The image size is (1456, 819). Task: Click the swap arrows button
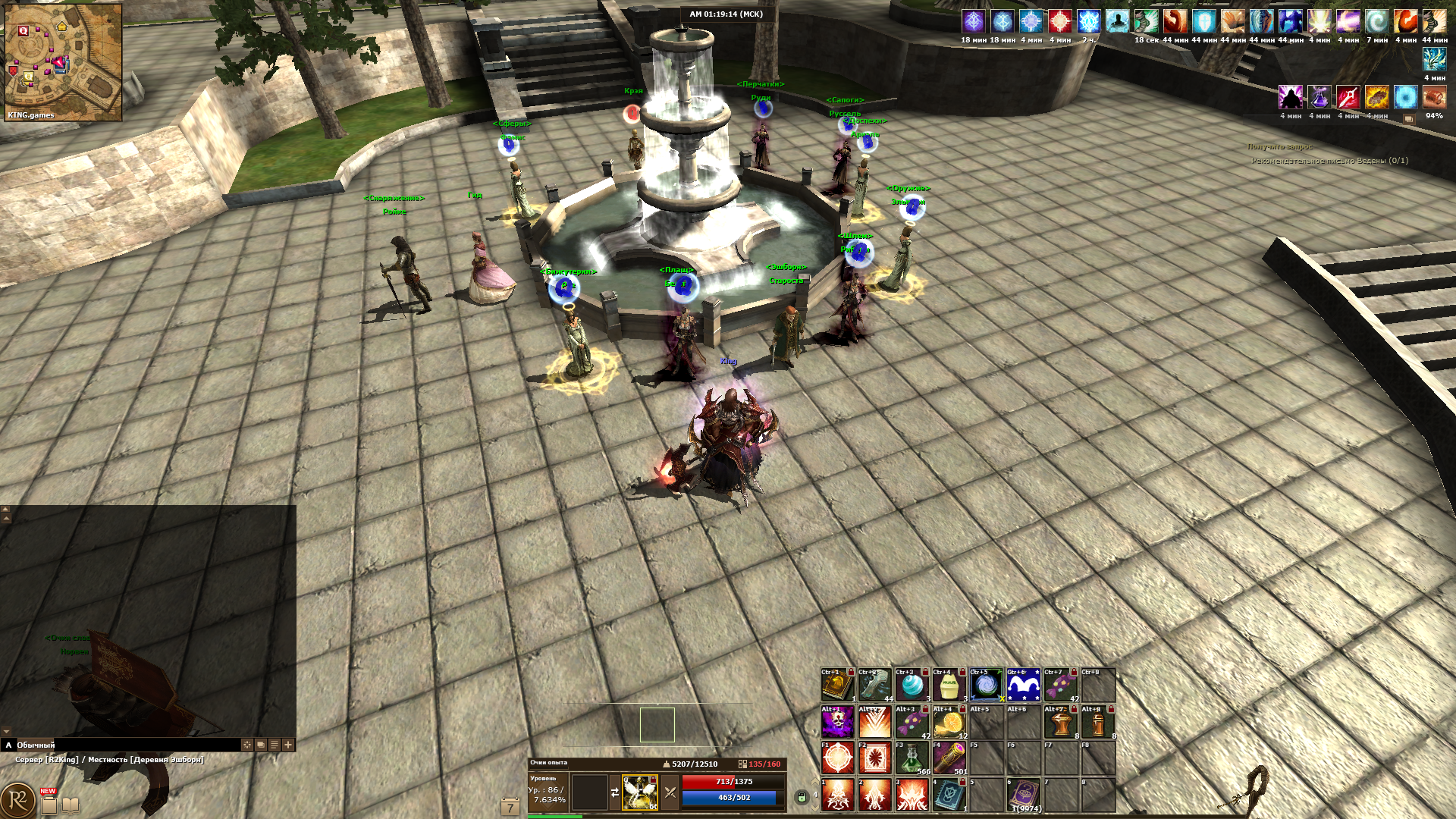(614, 792)
